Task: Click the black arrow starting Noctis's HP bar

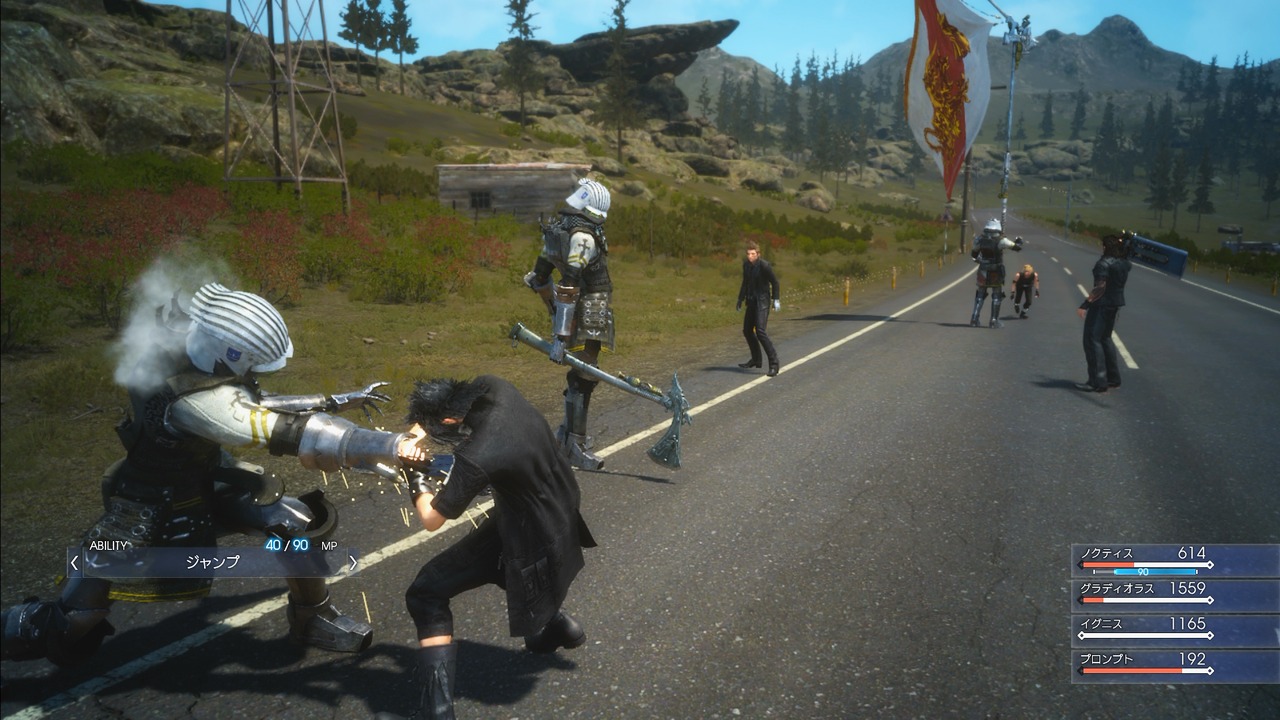Action: point(1080,565)
